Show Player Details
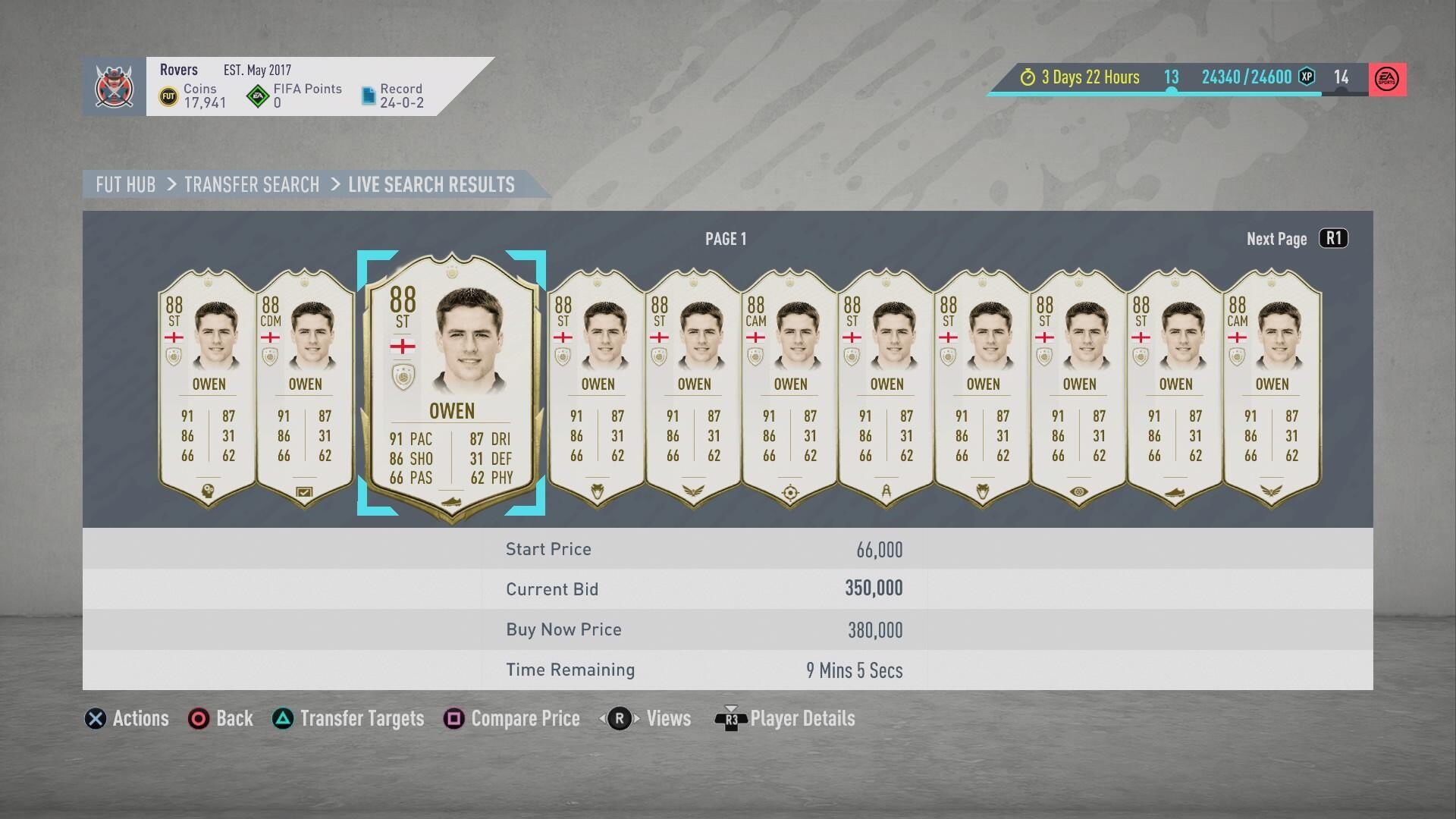The image size is (1456, 819). click(x=786, y=718)
